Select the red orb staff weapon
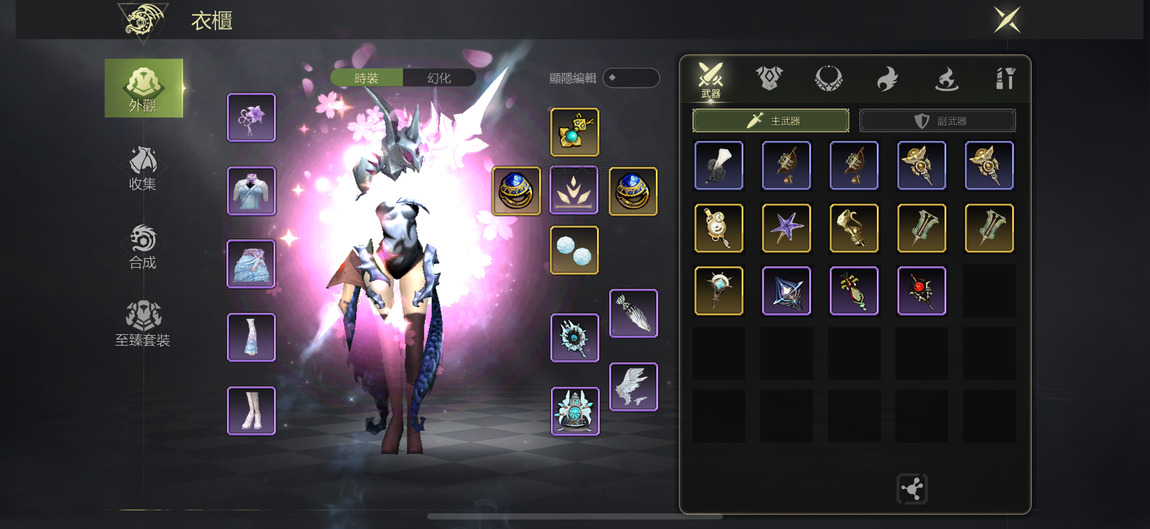The height and width of the screenshot is (529, 1150). (x=921, y=291)
